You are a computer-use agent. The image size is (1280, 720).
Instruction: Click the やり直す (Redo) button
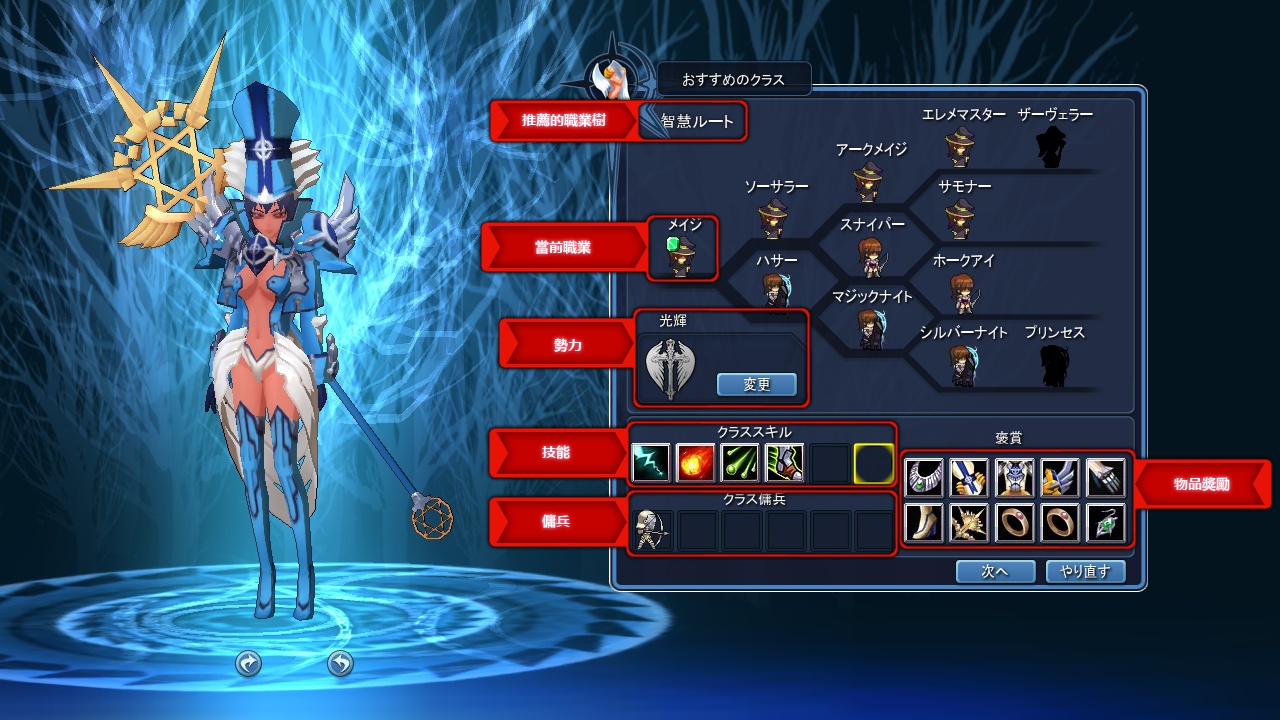click(1085, 571)
